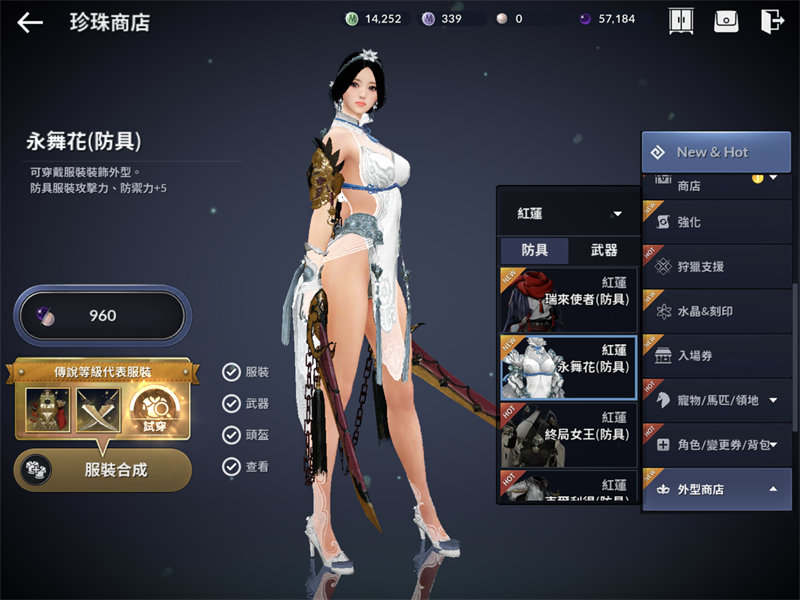This screenshot has height=600, width=800.
Task: Open the 紅蓮 class dropdown
Action: 569,214
